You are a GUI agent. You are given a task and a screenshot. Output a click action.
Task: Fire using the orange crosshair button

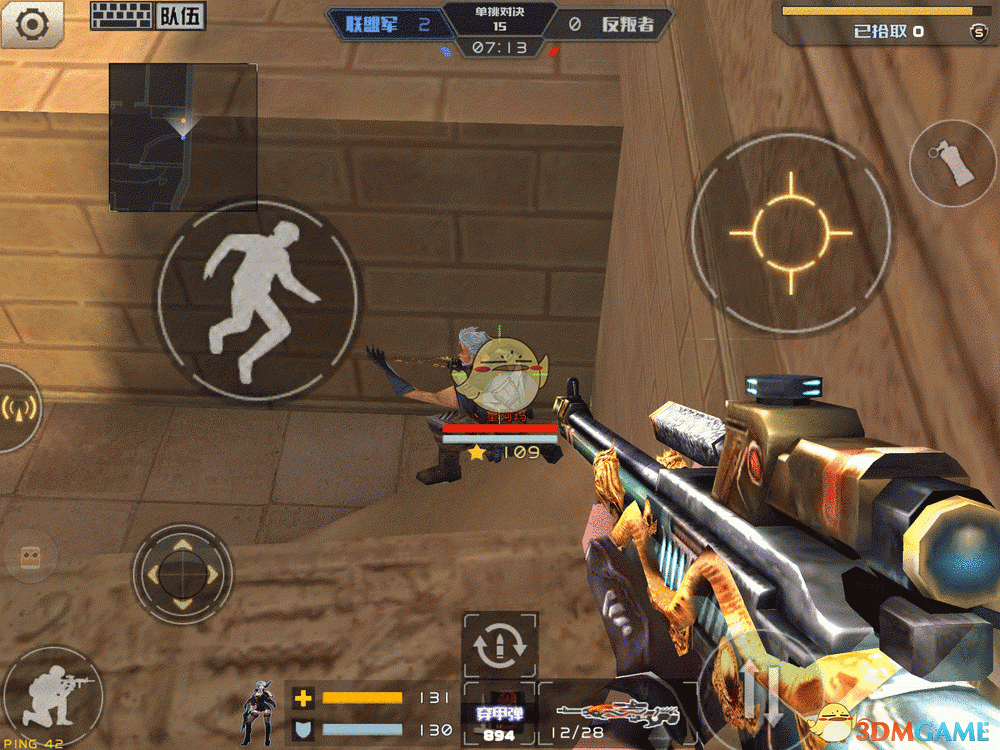791,233
